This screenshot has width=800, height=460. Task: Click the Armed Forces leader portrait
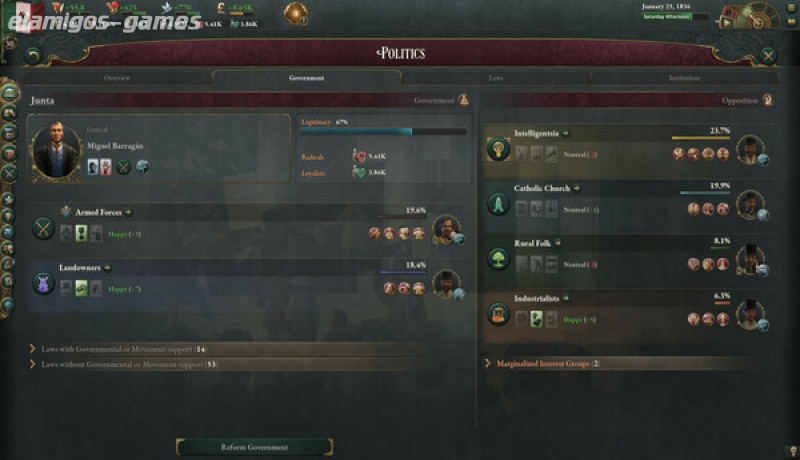(x=446, y=230)
